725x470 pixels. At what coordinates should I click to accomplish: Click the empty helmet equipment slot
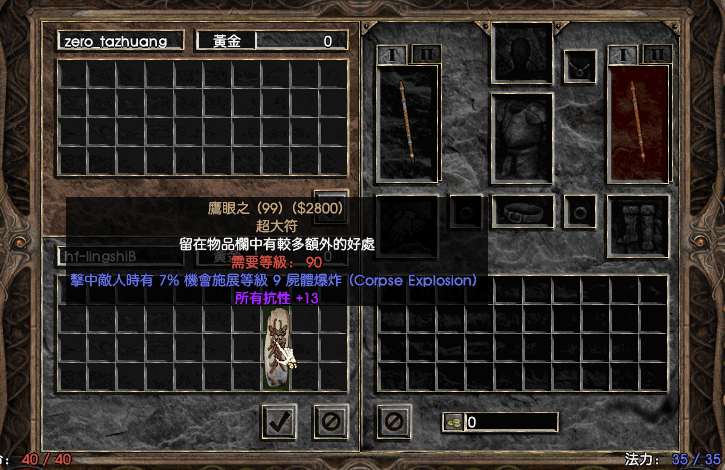click(522, 52)
